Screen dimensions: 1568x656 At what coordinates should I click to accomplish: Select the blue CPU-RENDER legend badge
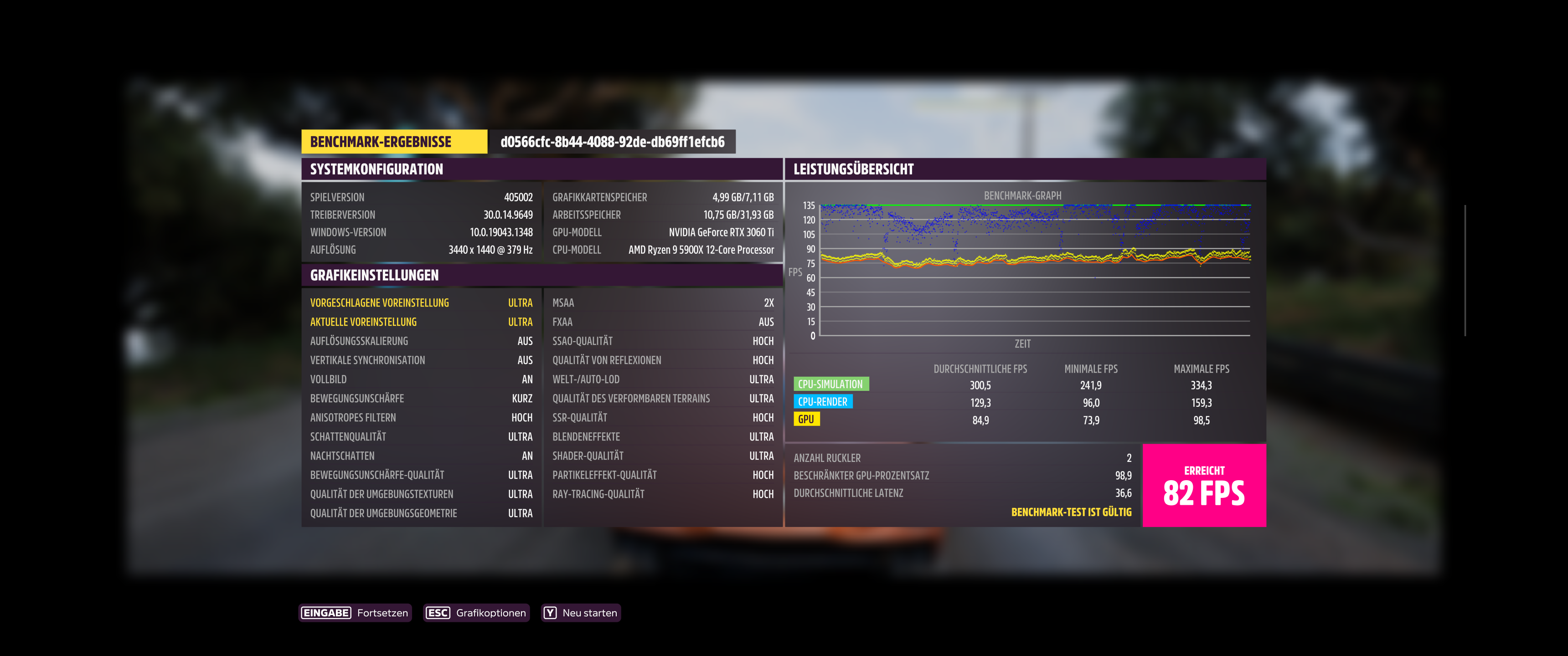coord(824,402)
